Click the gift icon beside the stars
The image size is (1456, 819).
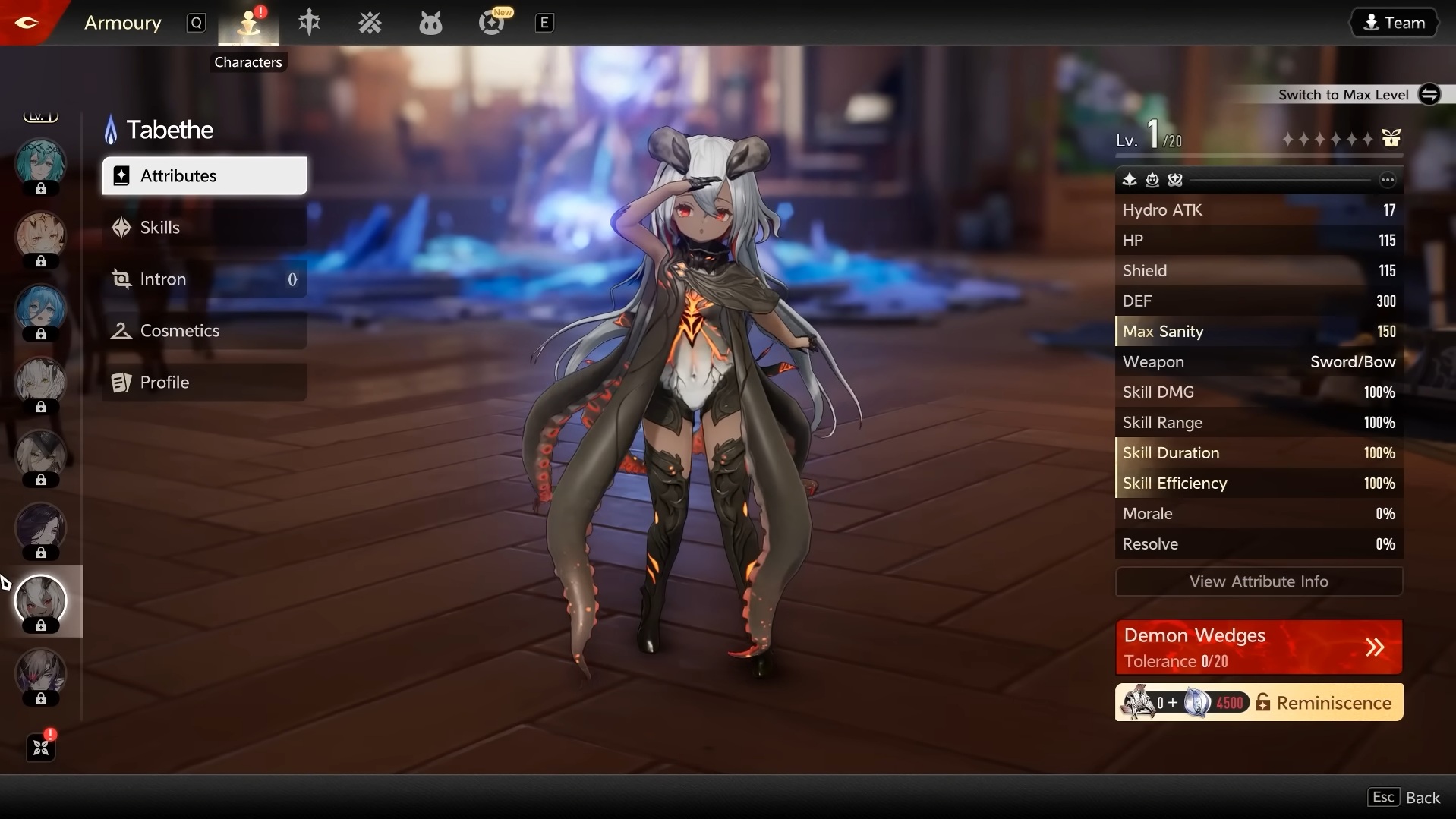(1393, 137)
